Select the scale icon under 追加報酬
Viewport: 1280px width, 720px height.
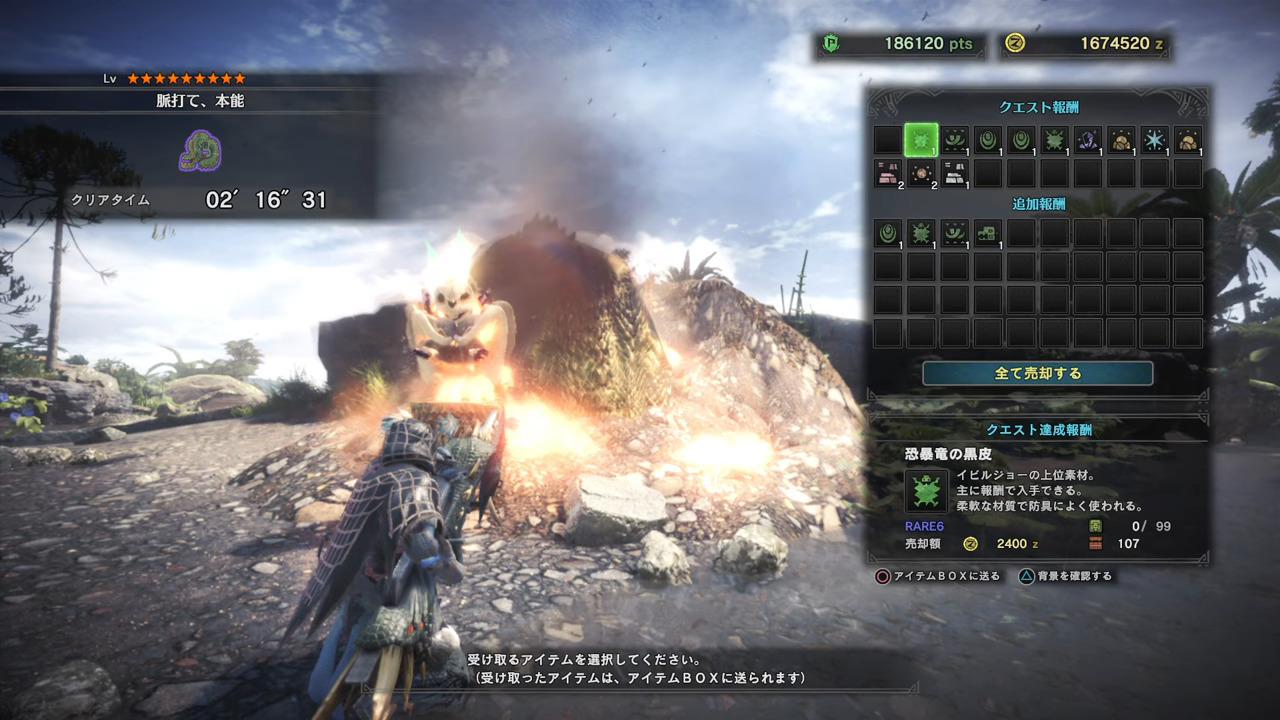(888, 233)
